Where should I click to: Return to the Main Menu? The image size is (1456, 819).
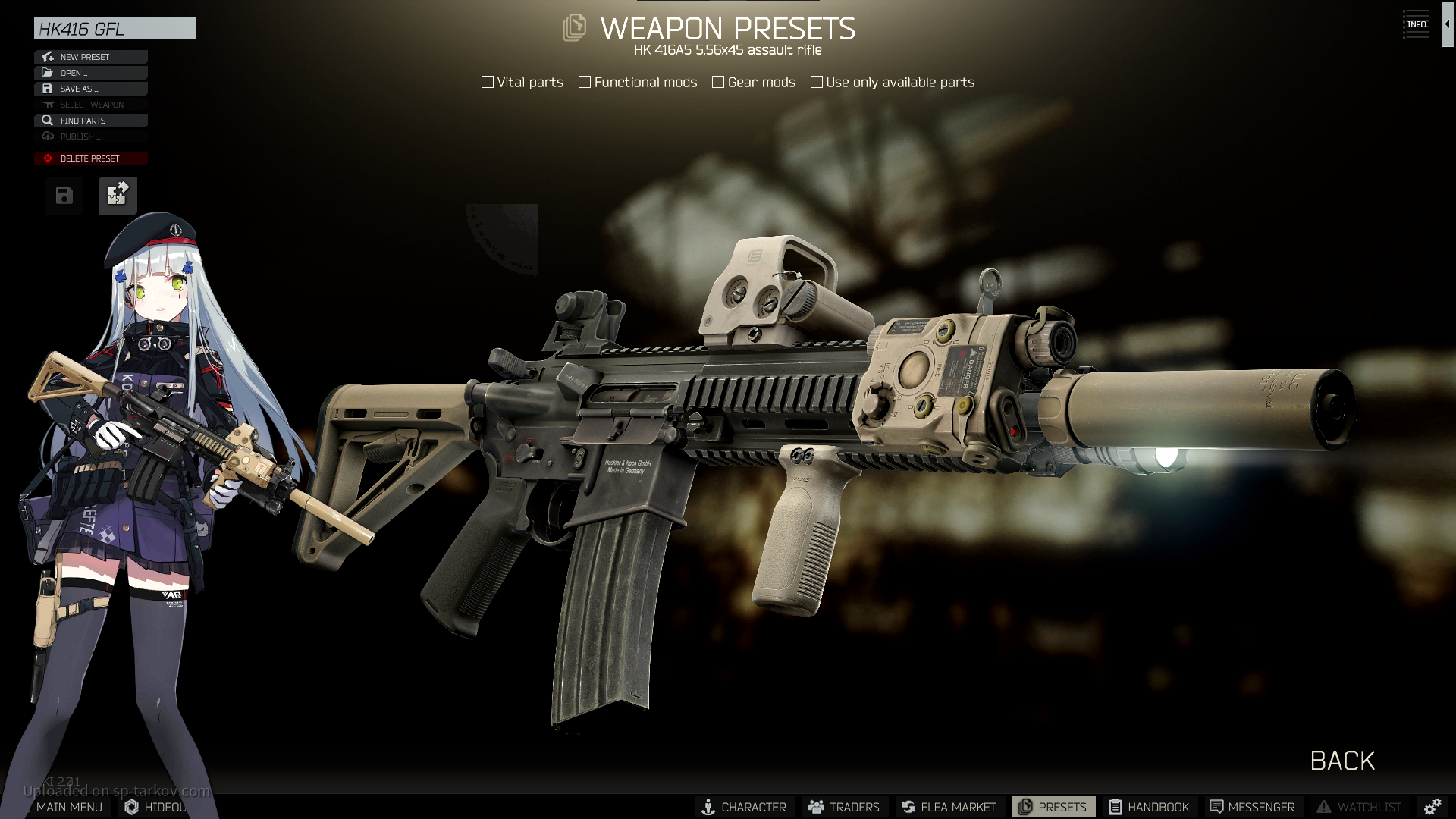[68, 807]
